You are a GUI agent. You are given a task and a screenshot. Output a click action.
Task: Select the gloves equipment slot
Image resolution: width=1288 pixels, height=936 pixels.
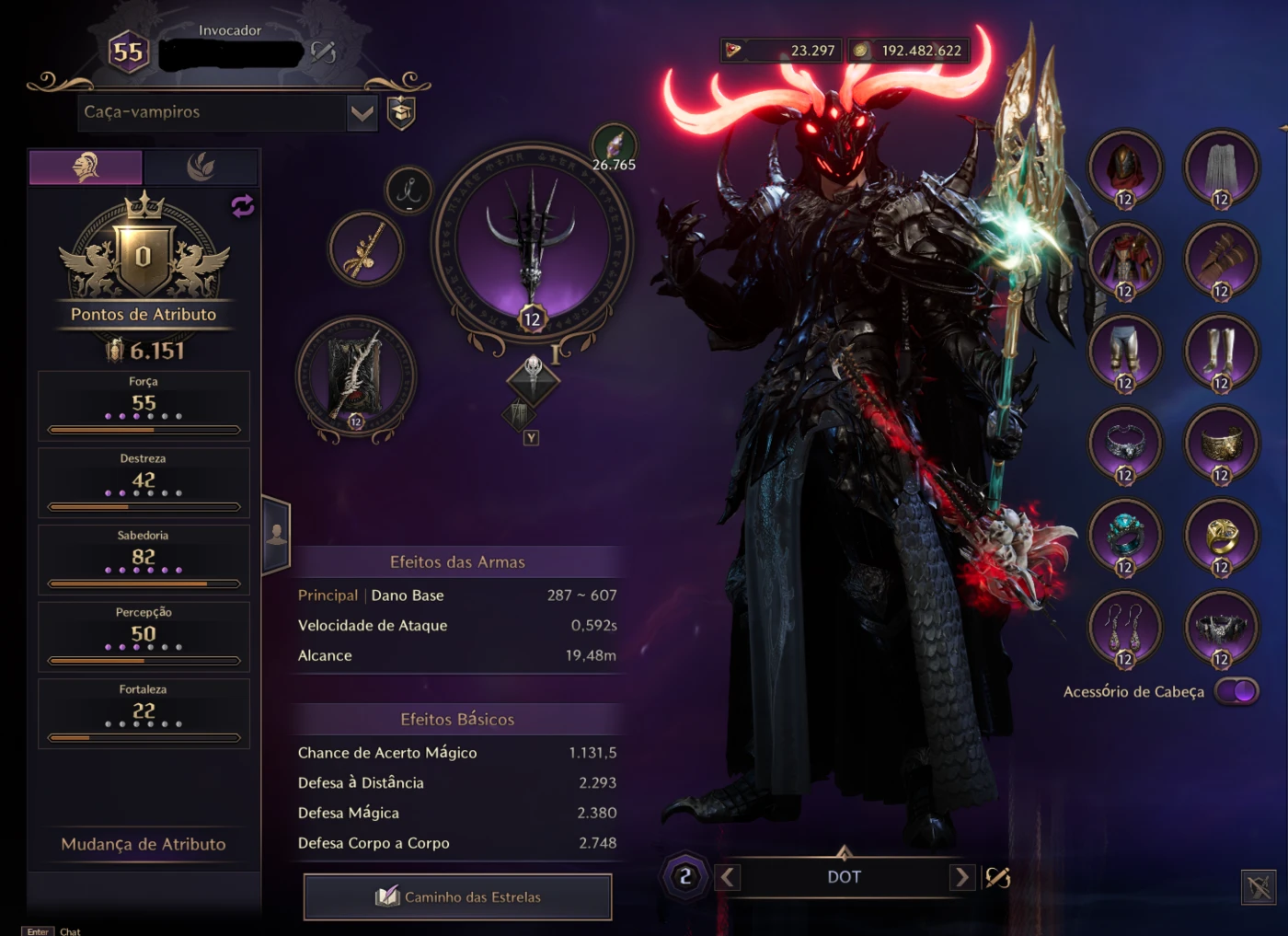(x=1221, y=260)
